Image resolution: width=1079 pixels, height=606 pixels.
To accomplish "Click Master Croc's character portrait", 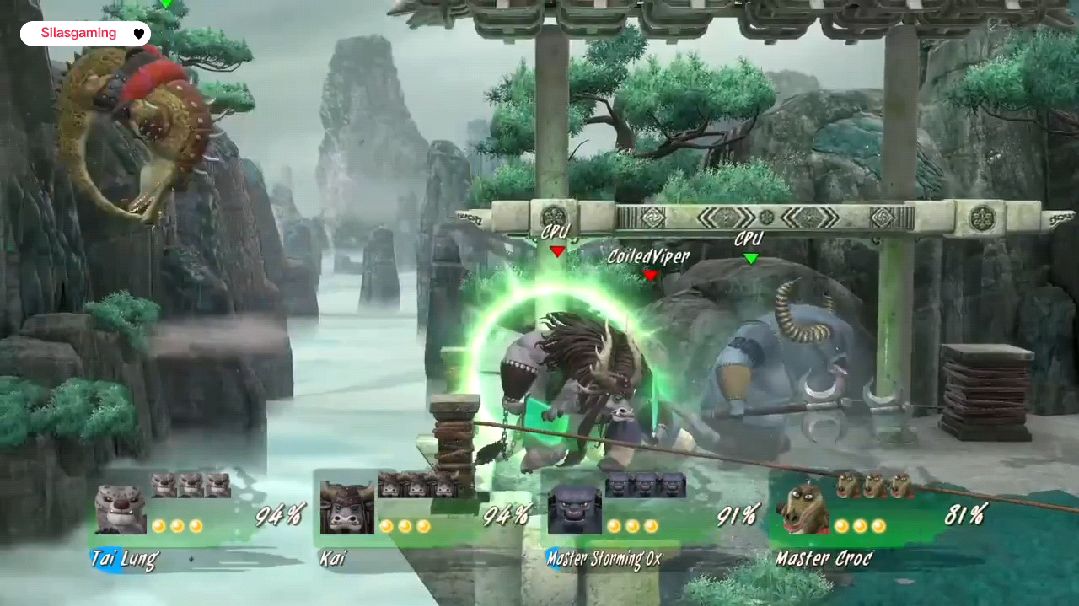I will coord(802,509).
